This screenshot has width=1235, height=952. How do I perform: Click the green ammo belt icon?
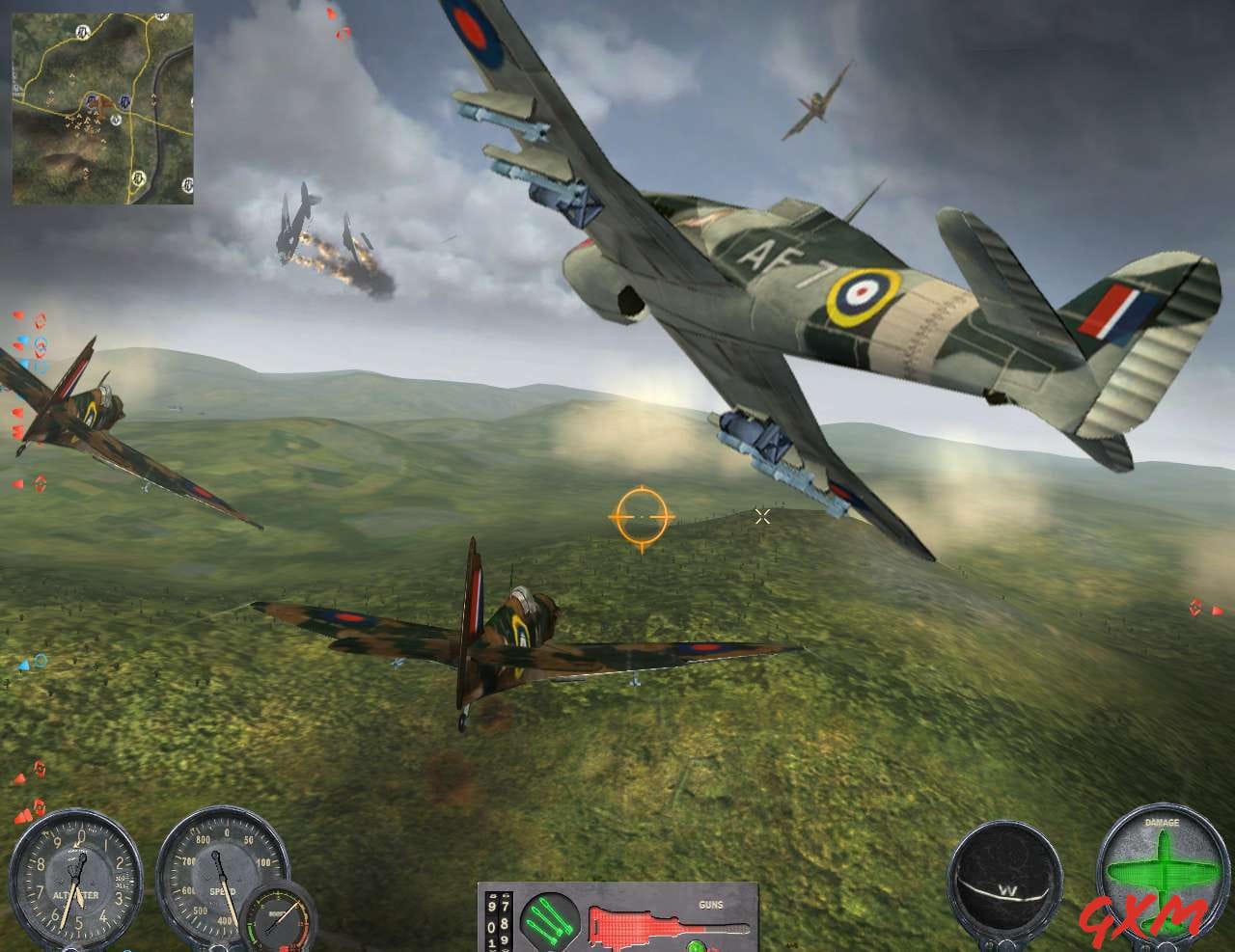click(x=550, y=924)
